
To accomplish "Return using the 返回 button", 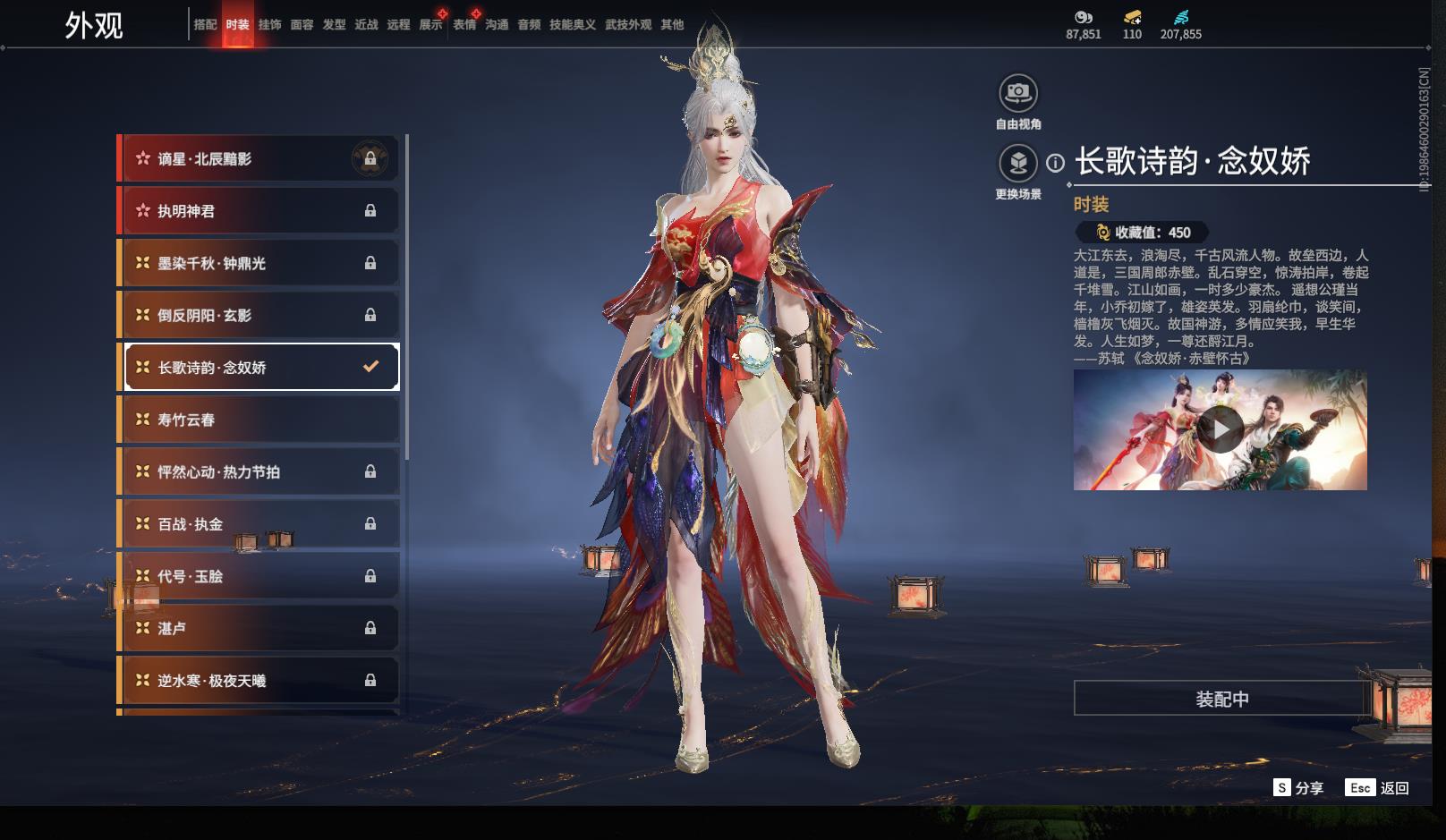I will pyautogui.click(x=1377, y=788).
